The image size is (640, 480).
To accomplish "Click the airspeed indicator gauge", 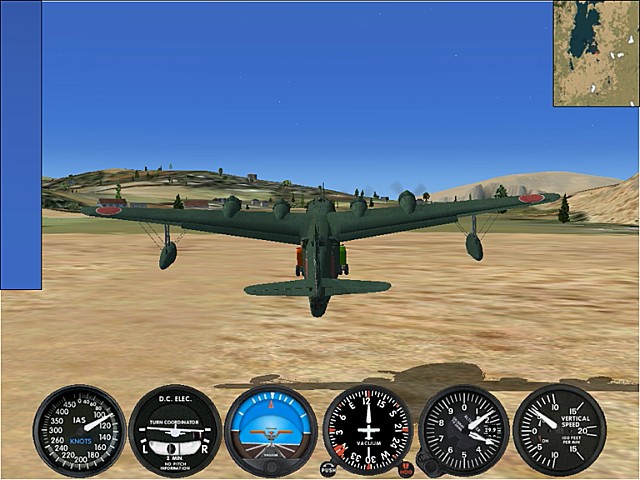I will click(79, 430).
